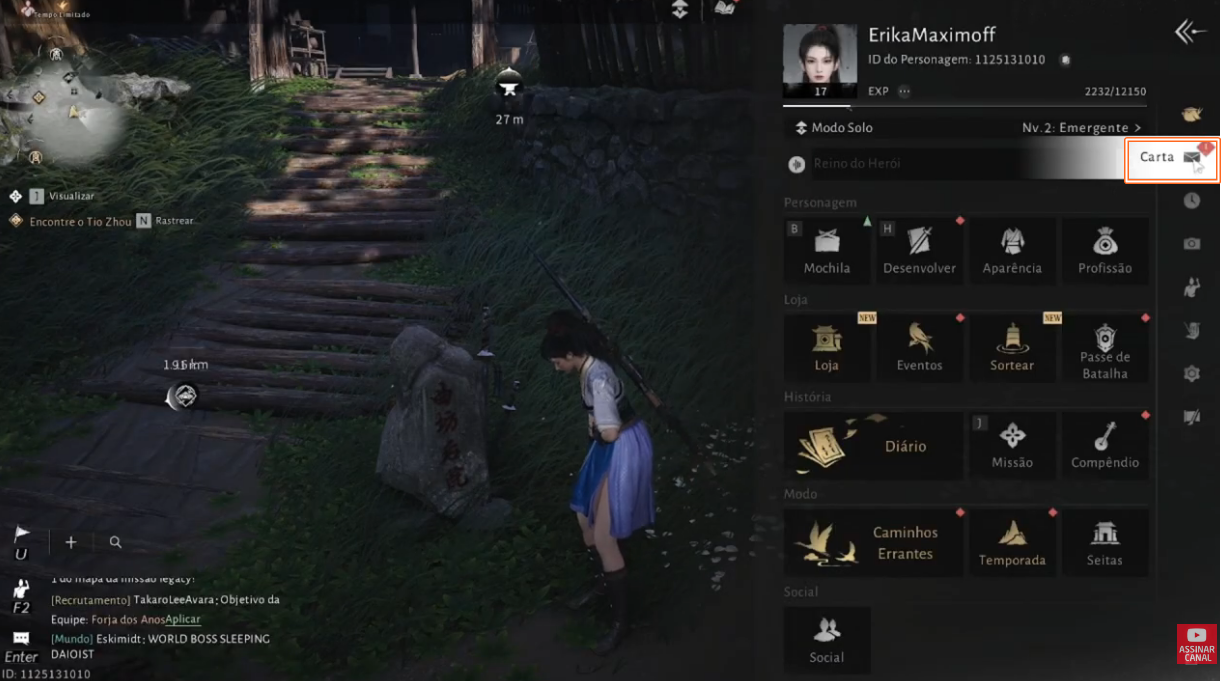Click the Aplicar link in chat
The height and width of the screenshot is (681, 1221).
point(183,620)
